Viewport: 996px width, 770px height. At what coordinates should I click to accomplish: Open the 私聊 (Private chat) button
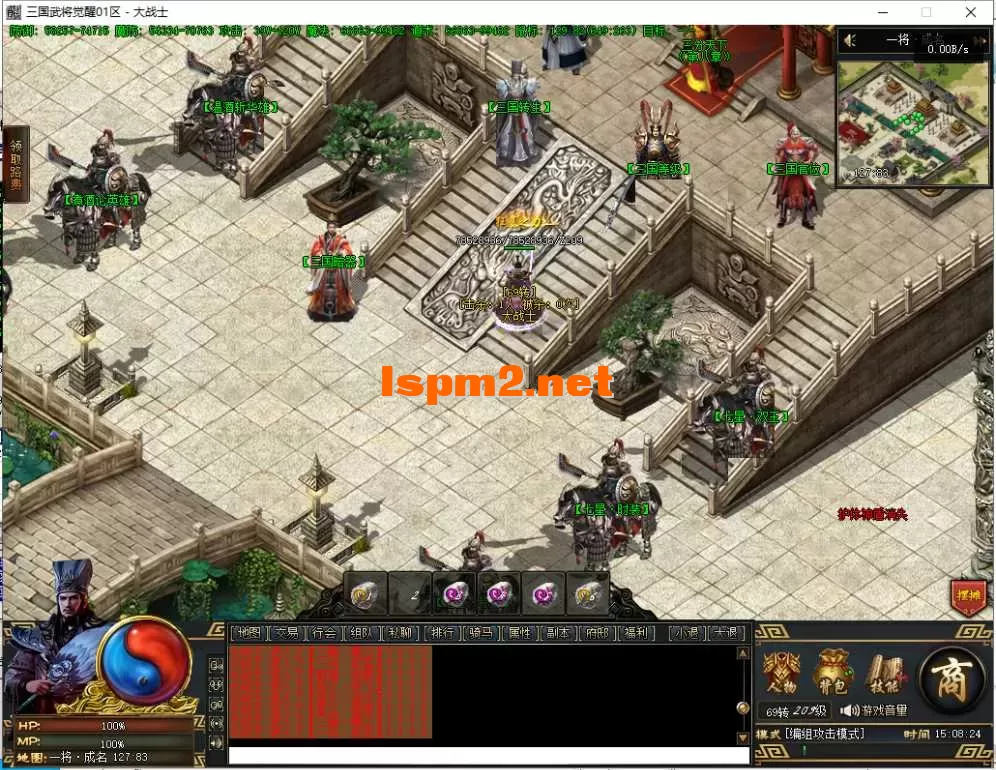[400, 633]
